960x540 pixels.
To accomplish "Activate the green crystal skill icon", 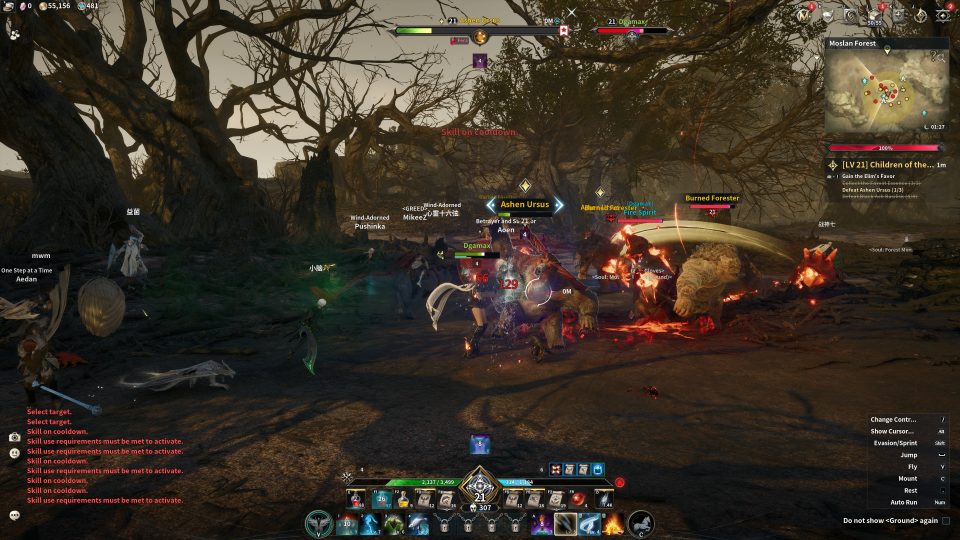I will coord(394,523).
